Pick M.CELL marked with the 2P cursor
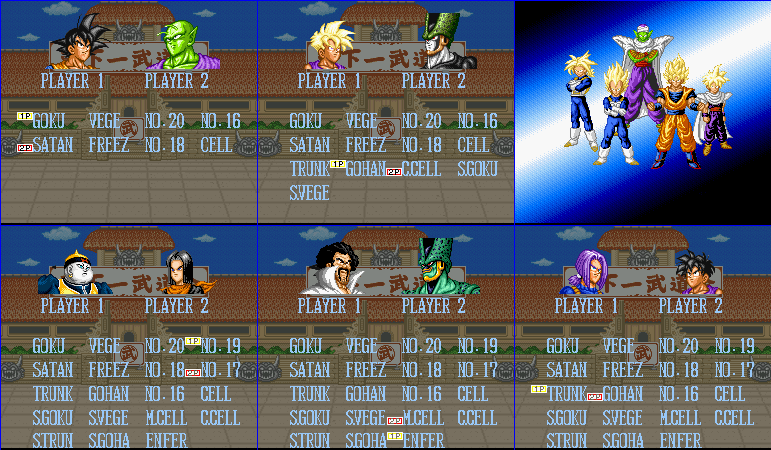Image resolution: width=771 pixels, height=450 pixels. click(x=423, y=417)
